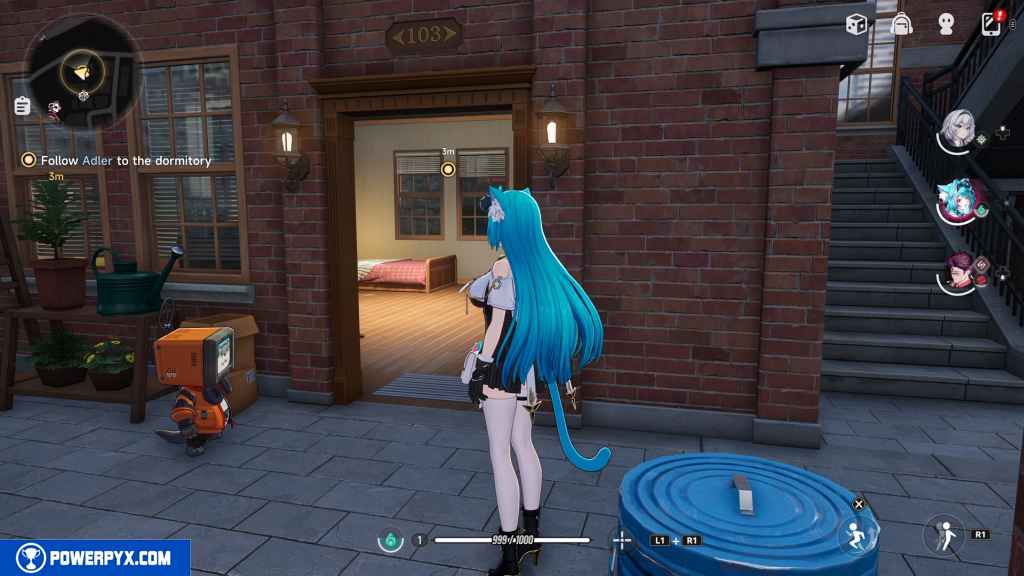
Task: Open the phone with red notification
Action: 992,23
